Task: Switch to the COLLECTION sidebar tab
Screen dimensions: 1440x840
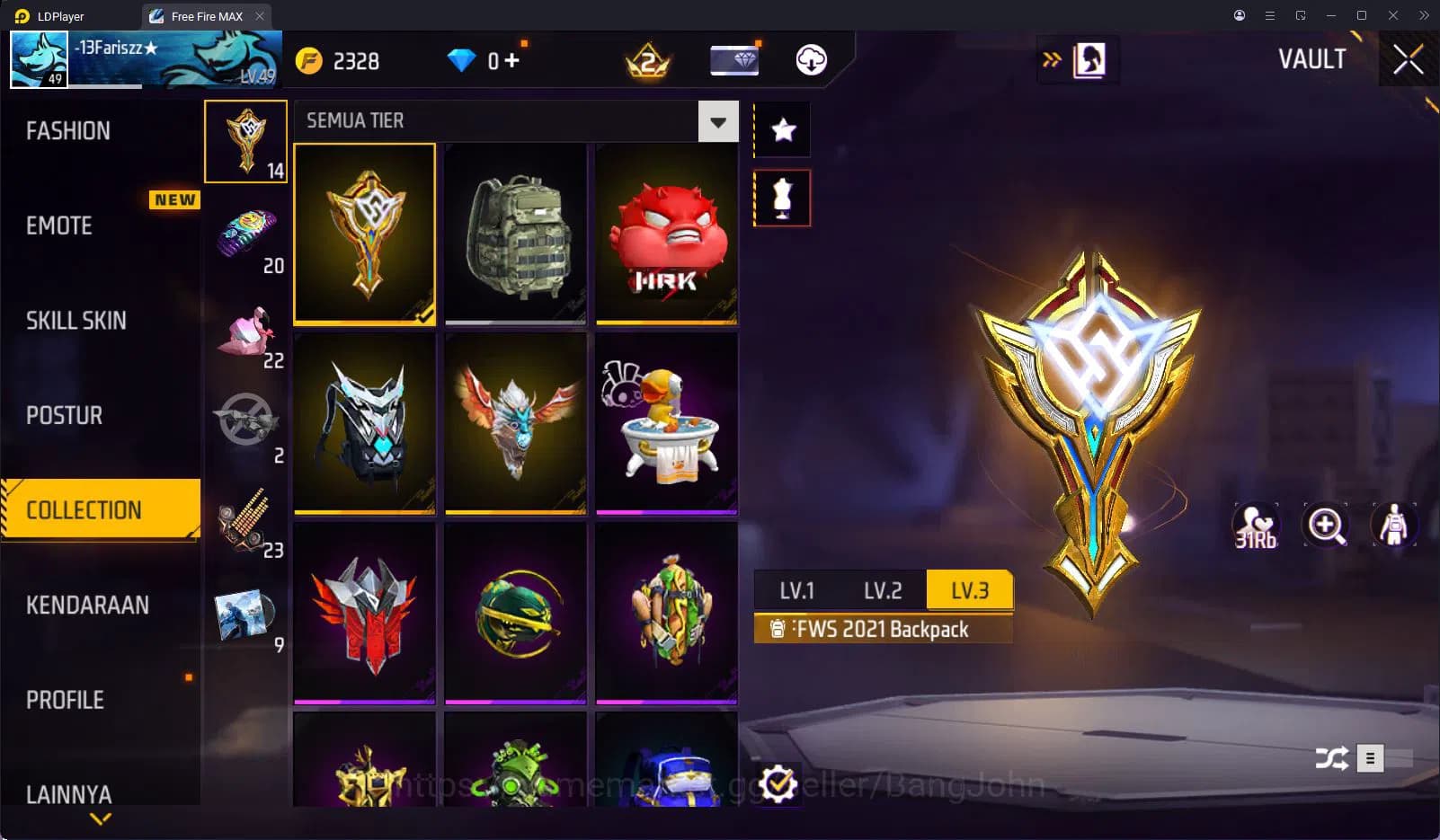Action: tap(99, 509)
